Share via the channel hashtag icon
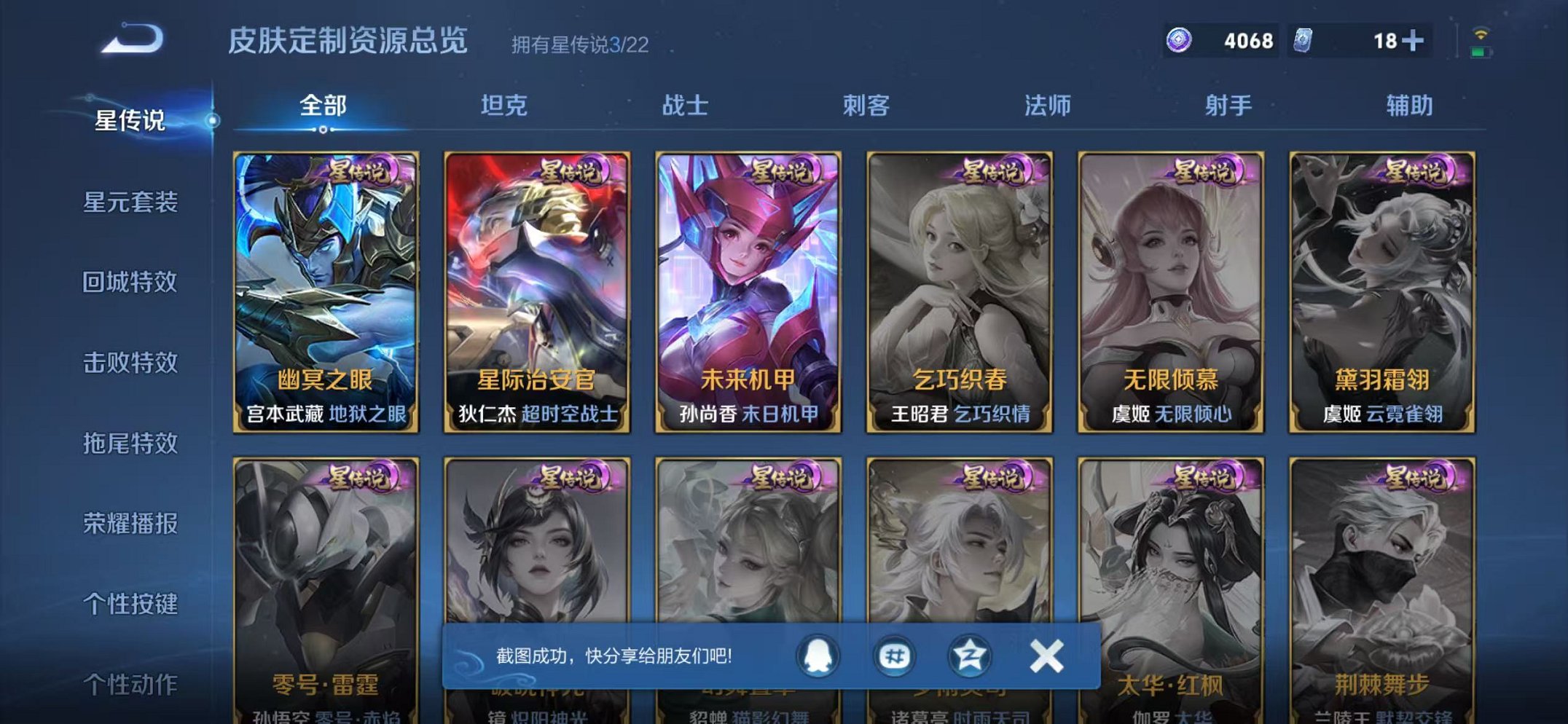Viewport: 1568px width, 724px height. coord(896,654)
